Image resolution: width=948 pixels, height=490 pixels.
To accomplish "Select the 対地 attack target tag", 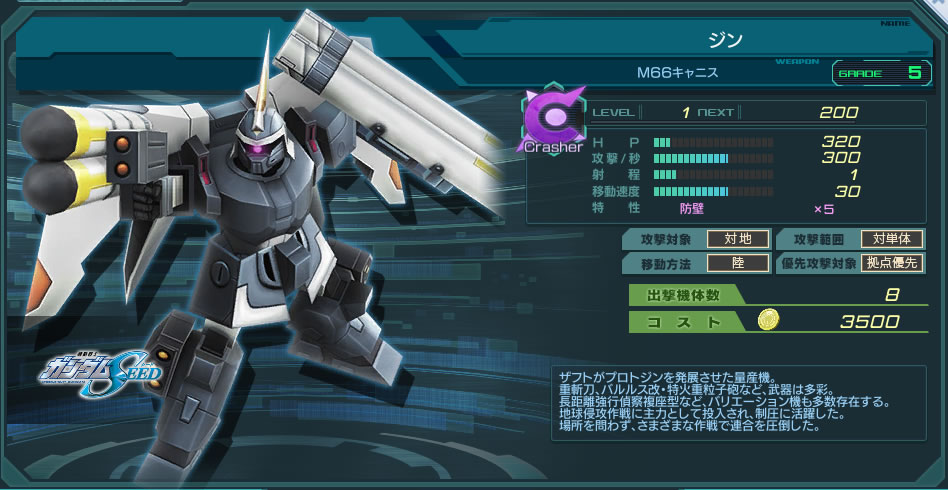I will click(739, 239).
